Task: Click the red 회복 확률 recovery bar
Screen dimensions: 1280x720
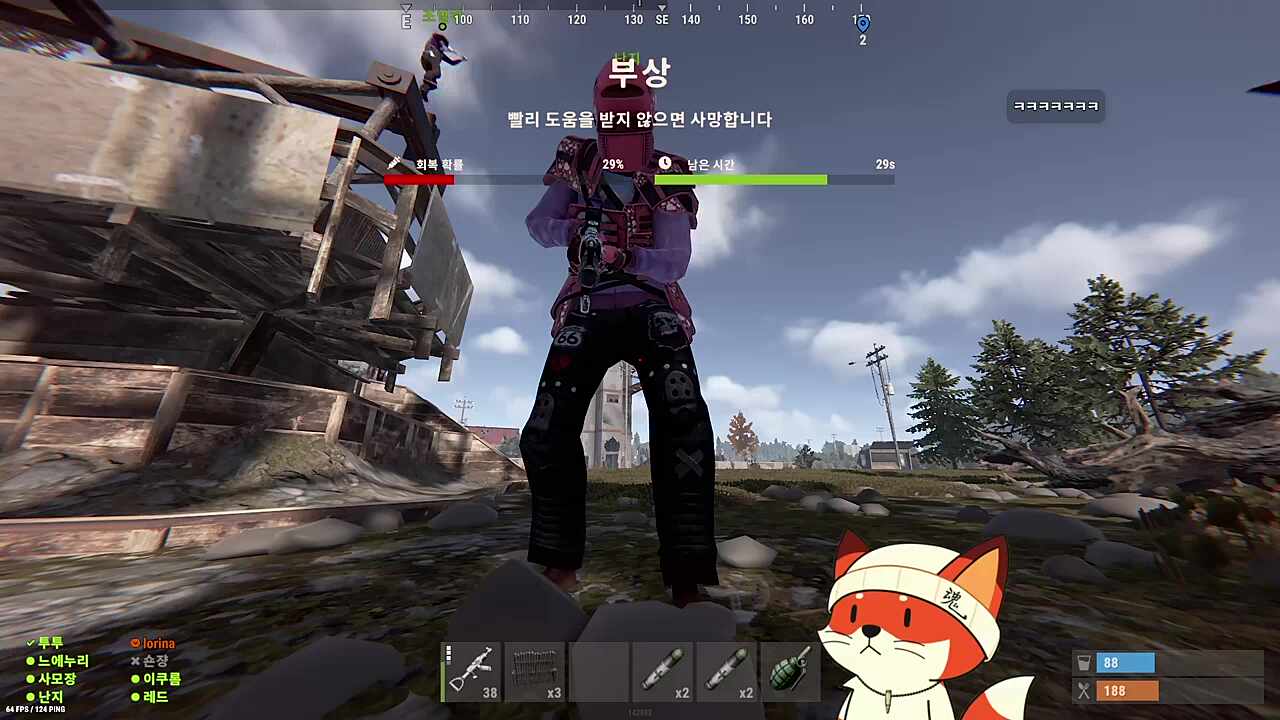Action: pos(418,179)
